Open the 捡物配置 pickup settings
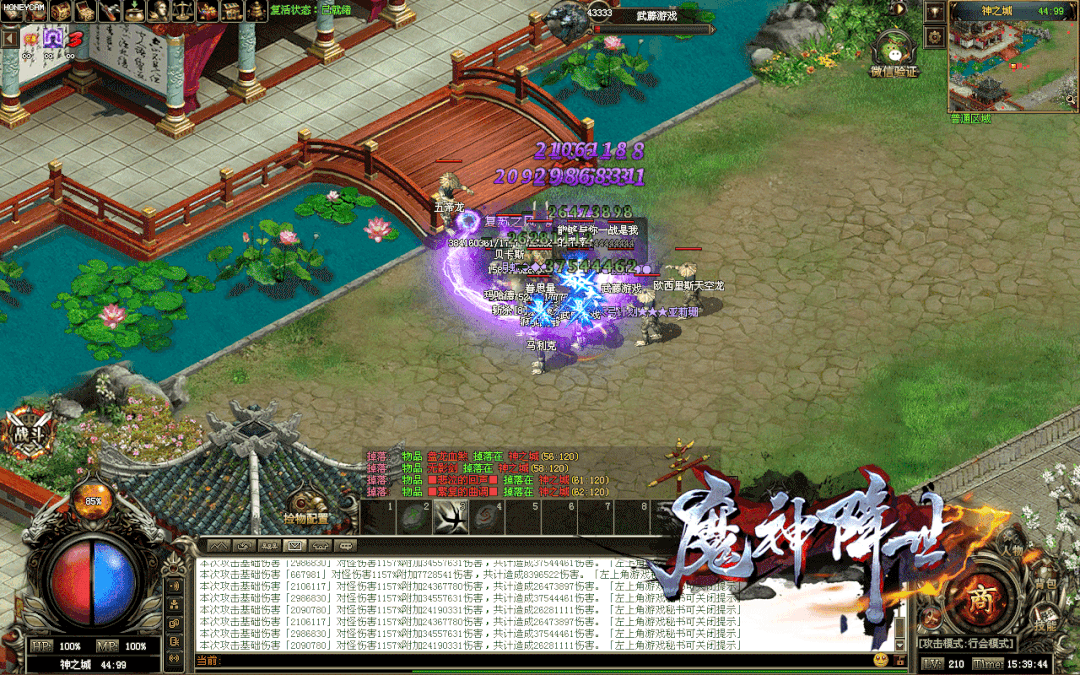 tap(307, 509)
